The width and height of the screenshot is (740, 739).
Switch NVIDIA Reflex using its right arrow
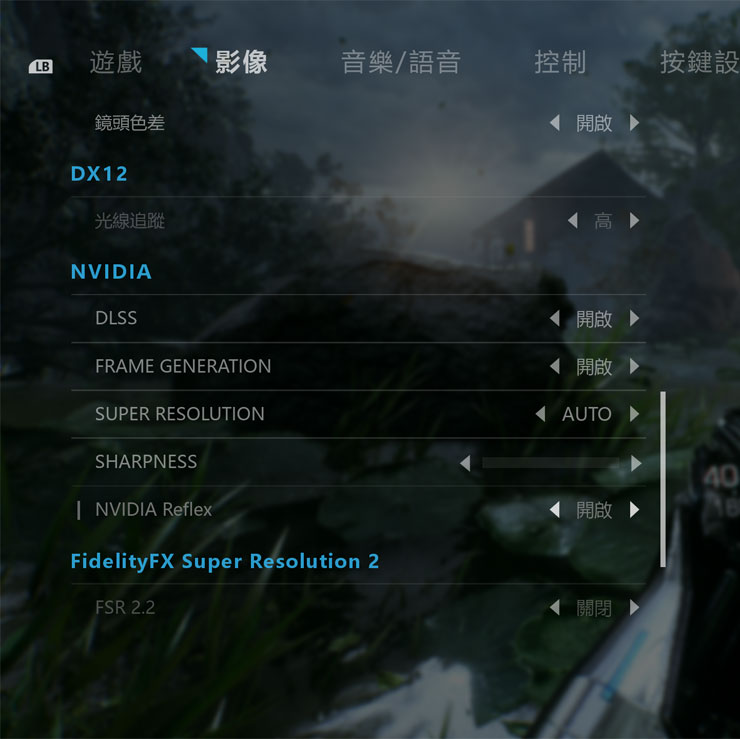tap(634, 510)
